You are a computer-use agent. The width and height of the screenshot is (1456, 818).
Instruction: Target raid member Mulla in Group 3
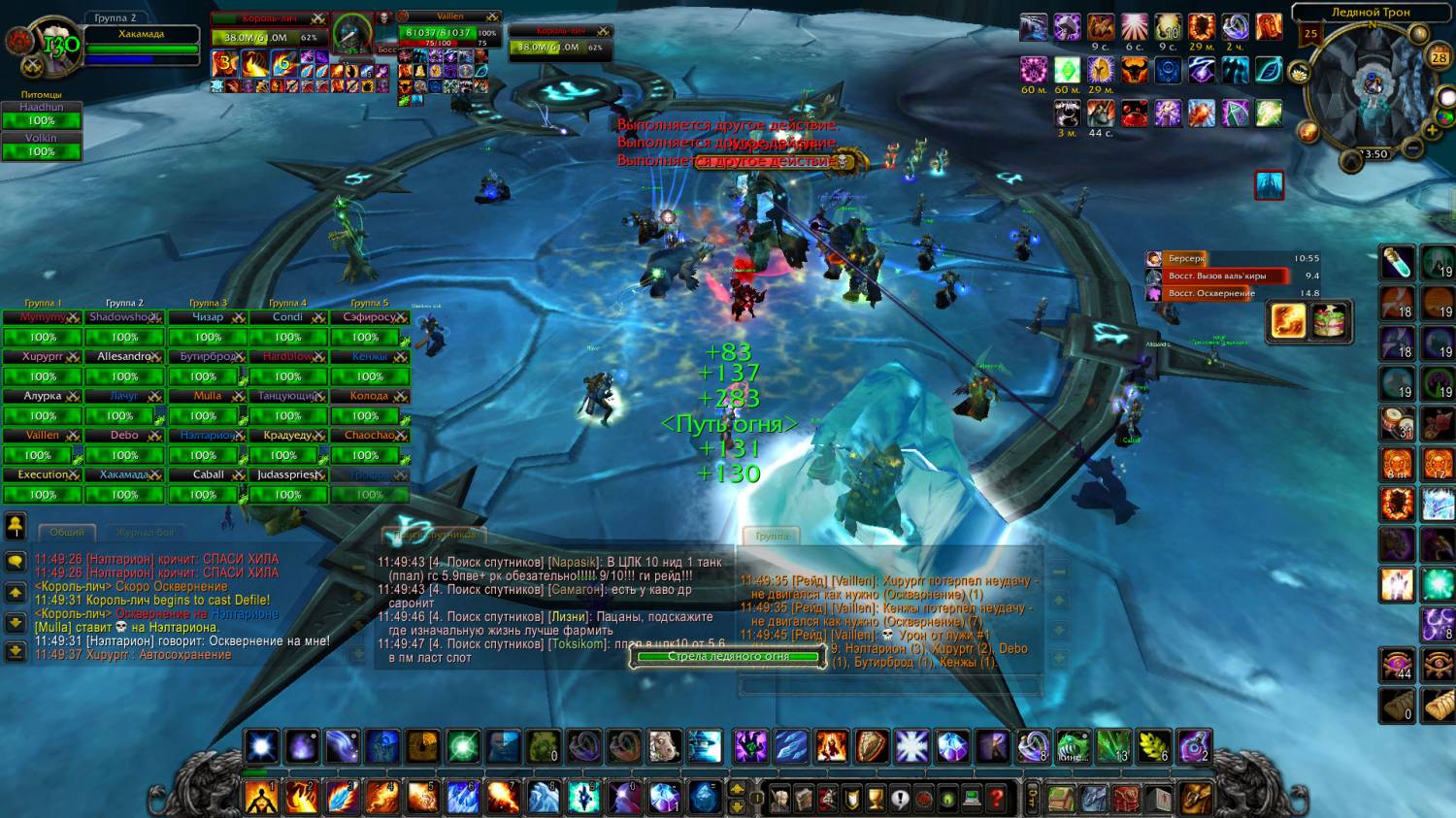point(208,396)
